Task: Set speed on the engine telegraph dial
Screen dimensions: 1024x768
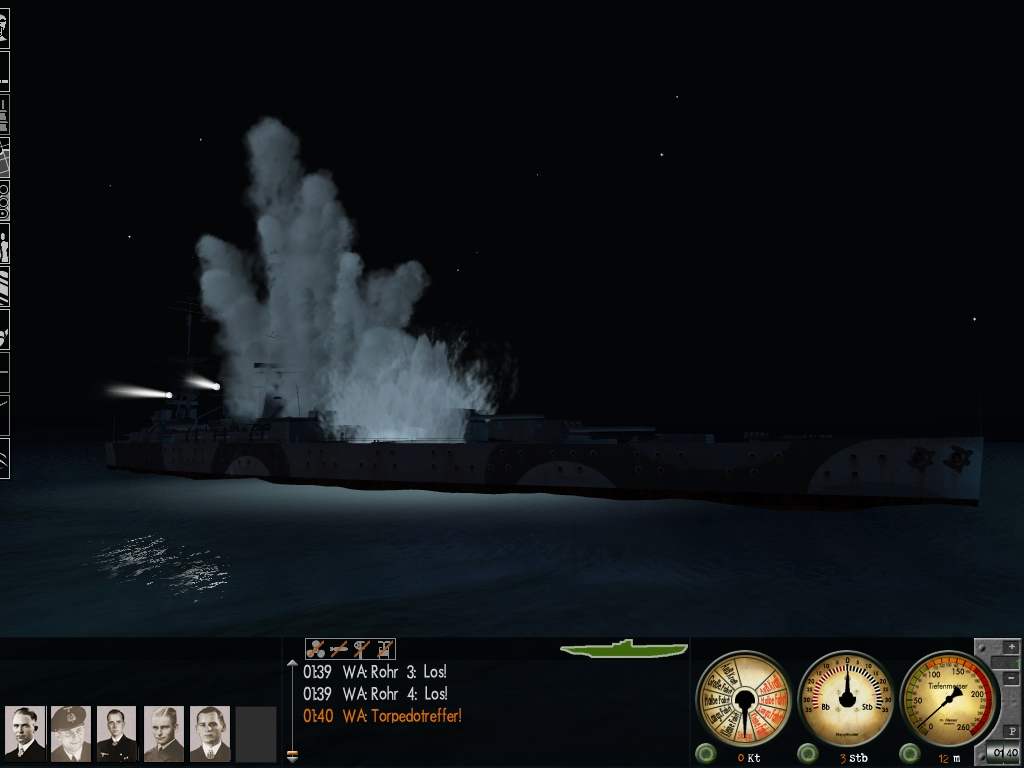Action: pos(744,697)
